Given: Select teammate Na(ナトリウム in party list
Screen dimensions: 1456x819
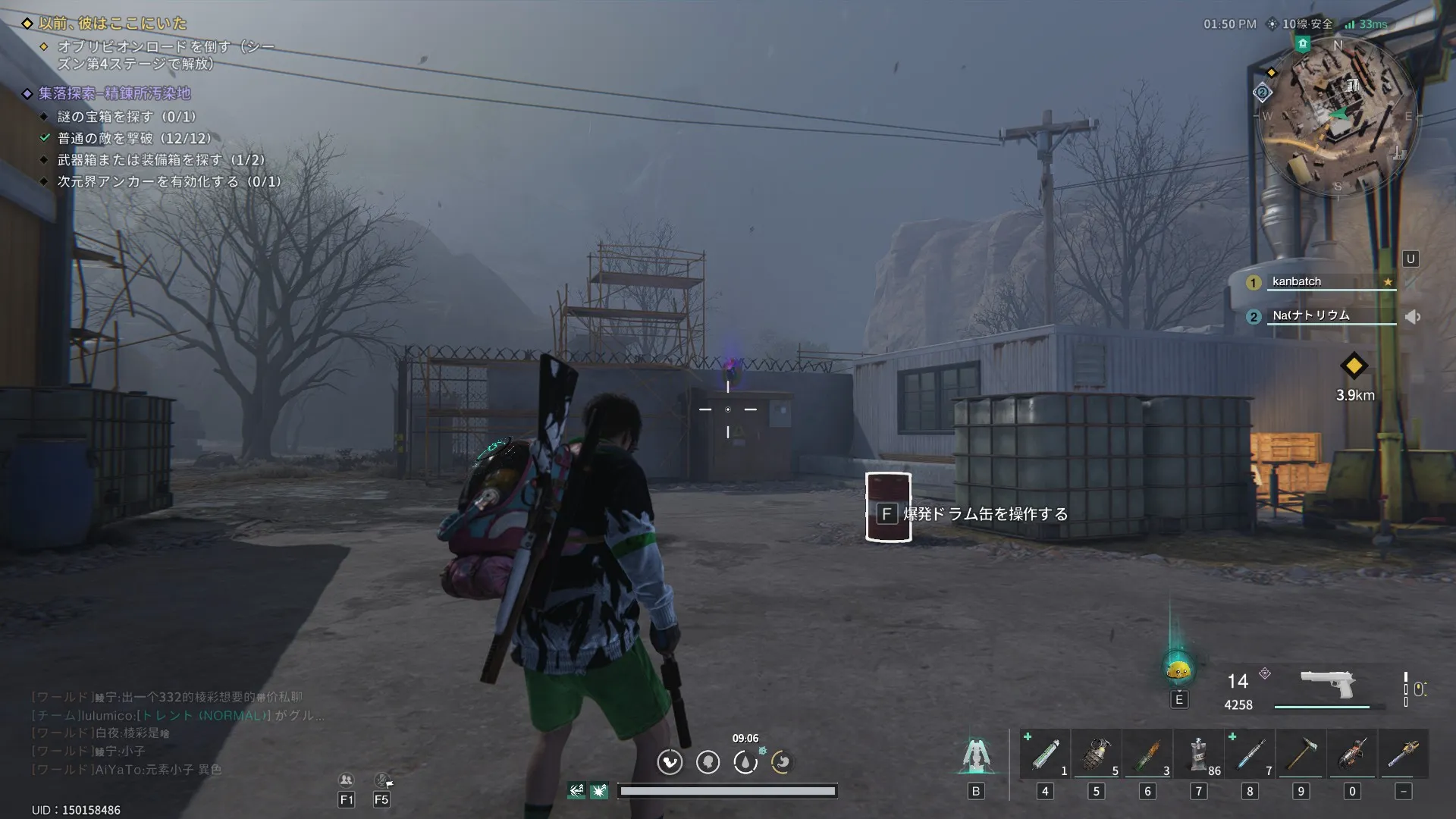Looking at the screenshot, I should point(1310,315).
